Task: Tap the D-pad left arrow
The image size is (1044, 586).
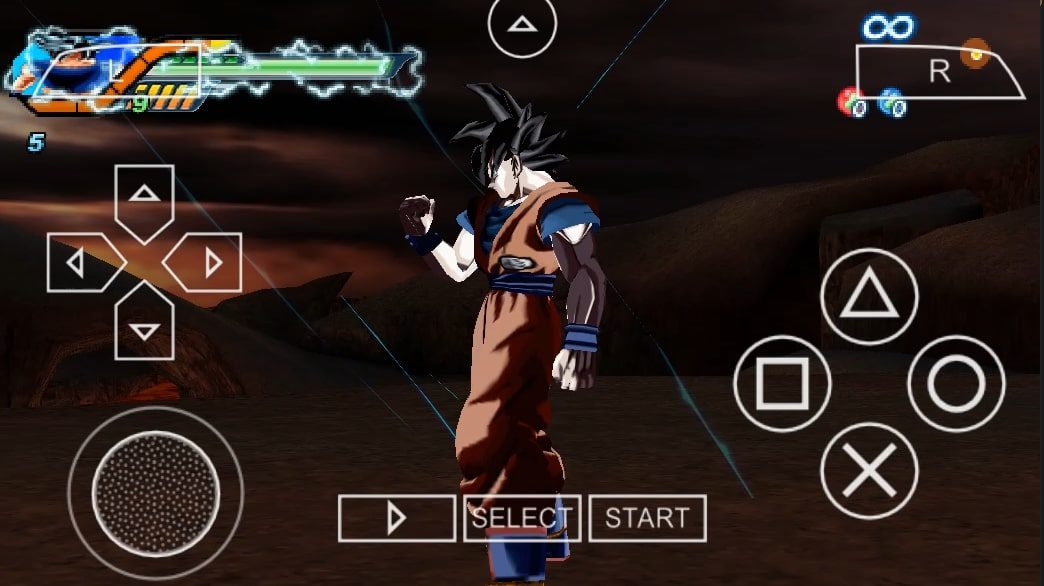Action: pyautogui.click(x=80, y=263)
